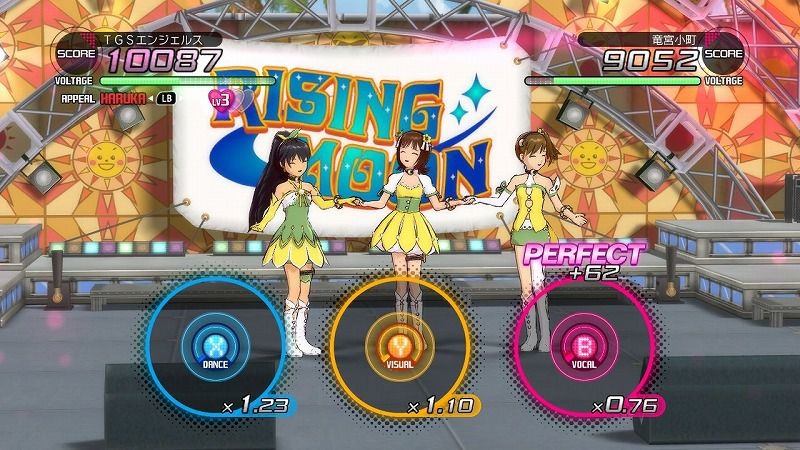Trigger the blue Dance appeal icon

[x=216, y=346]
